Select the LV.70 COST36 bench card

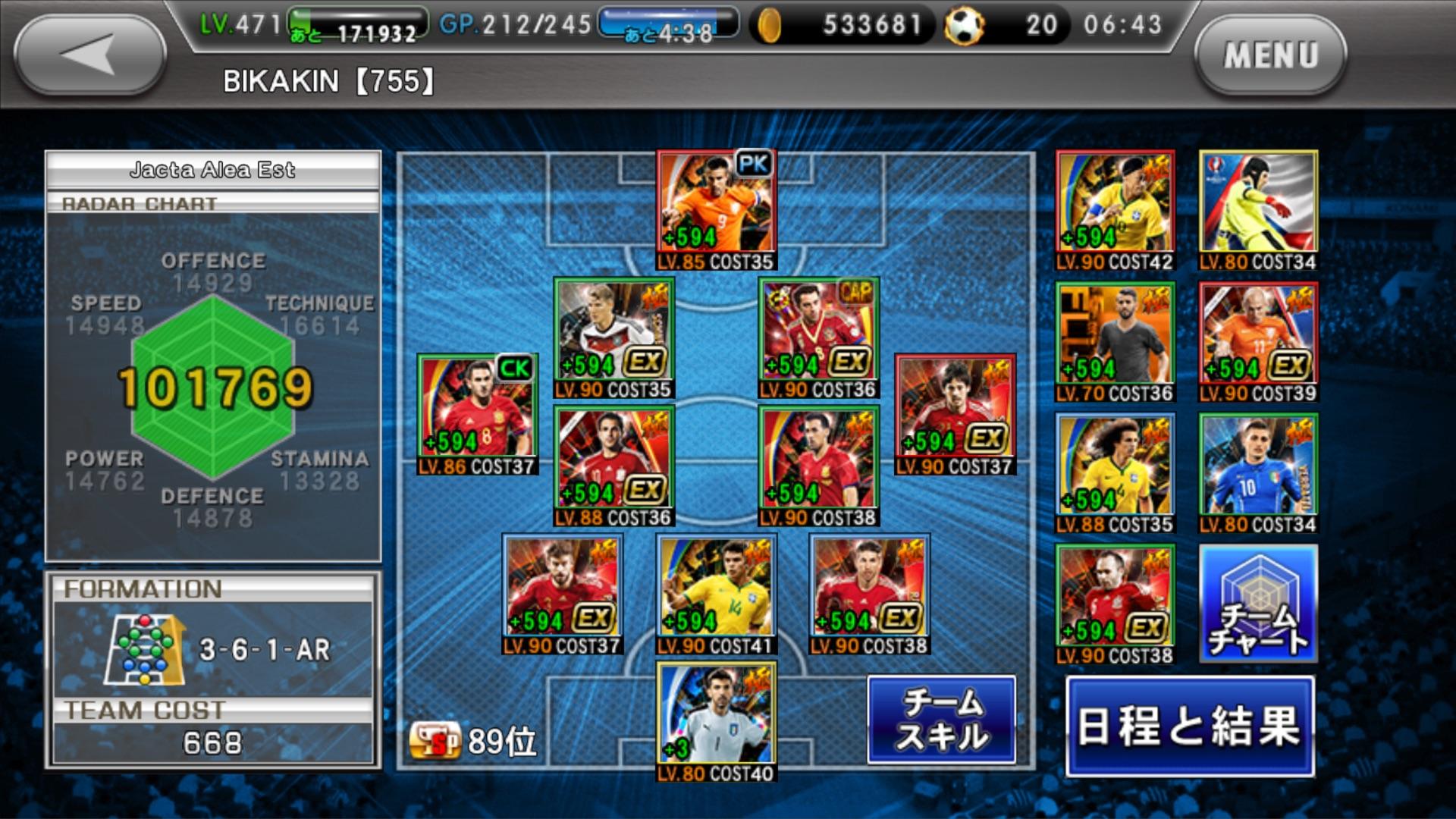coord(1115,341)
